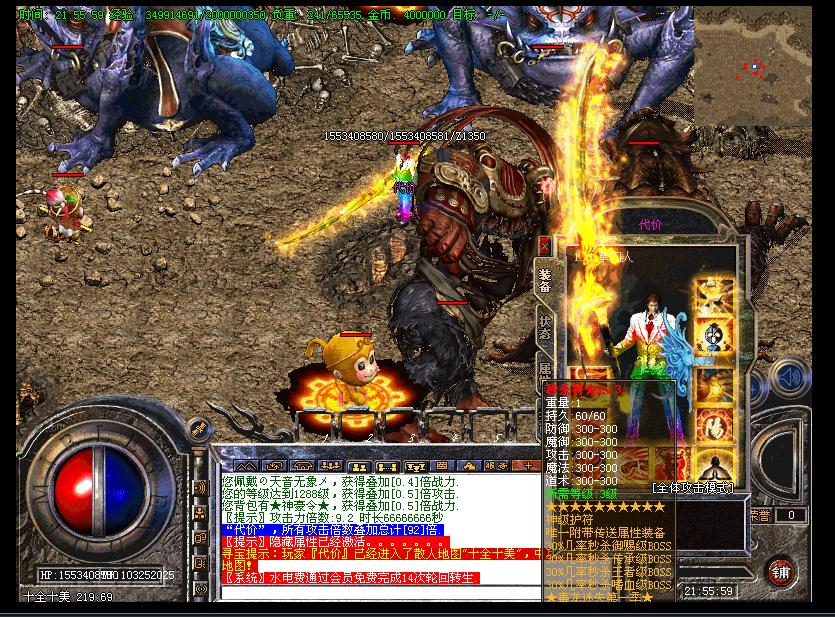835x617 pixels.
Task: Switch to the 装备 equipment tab
Action: click(545, 280)
